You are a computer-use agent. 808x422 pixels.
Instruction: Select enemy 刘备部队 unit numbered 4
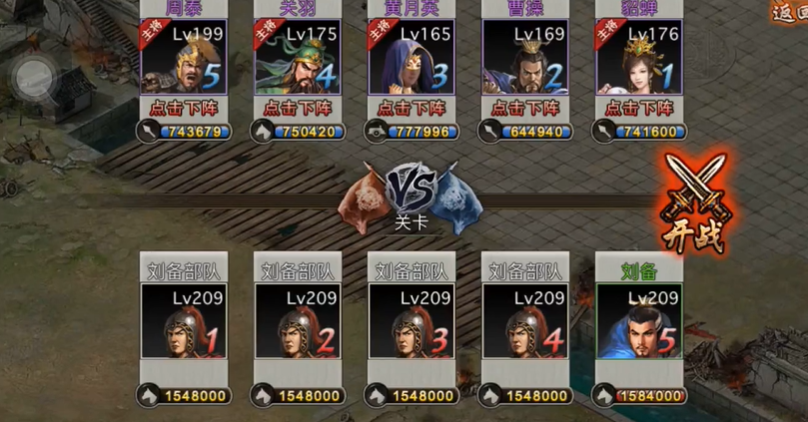pyautogui.click(x=526, y=322)
